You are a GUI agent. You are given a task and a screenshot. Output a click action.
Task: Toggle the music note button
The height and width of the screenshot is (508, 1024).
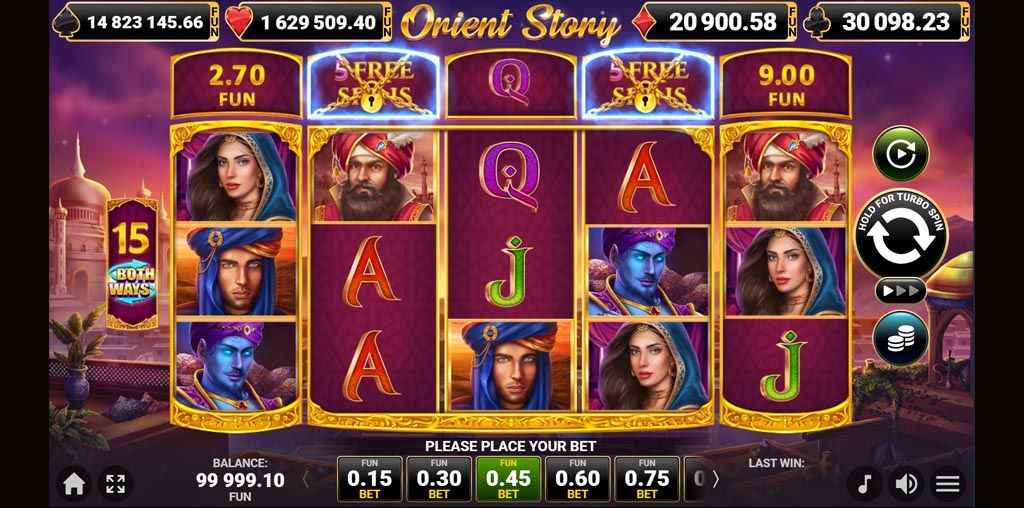coord(865,485)
